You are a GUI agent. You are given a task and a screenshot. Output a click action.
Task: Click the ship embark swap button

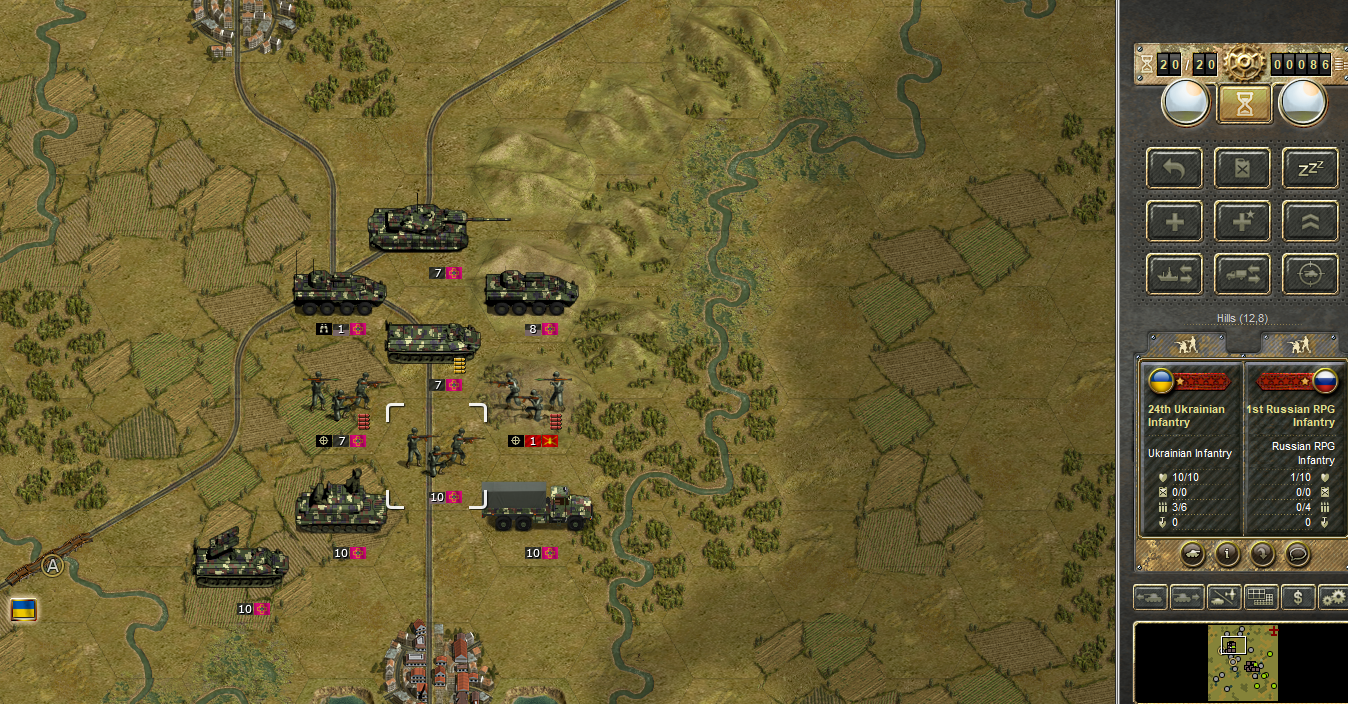tap(1175, 274)
